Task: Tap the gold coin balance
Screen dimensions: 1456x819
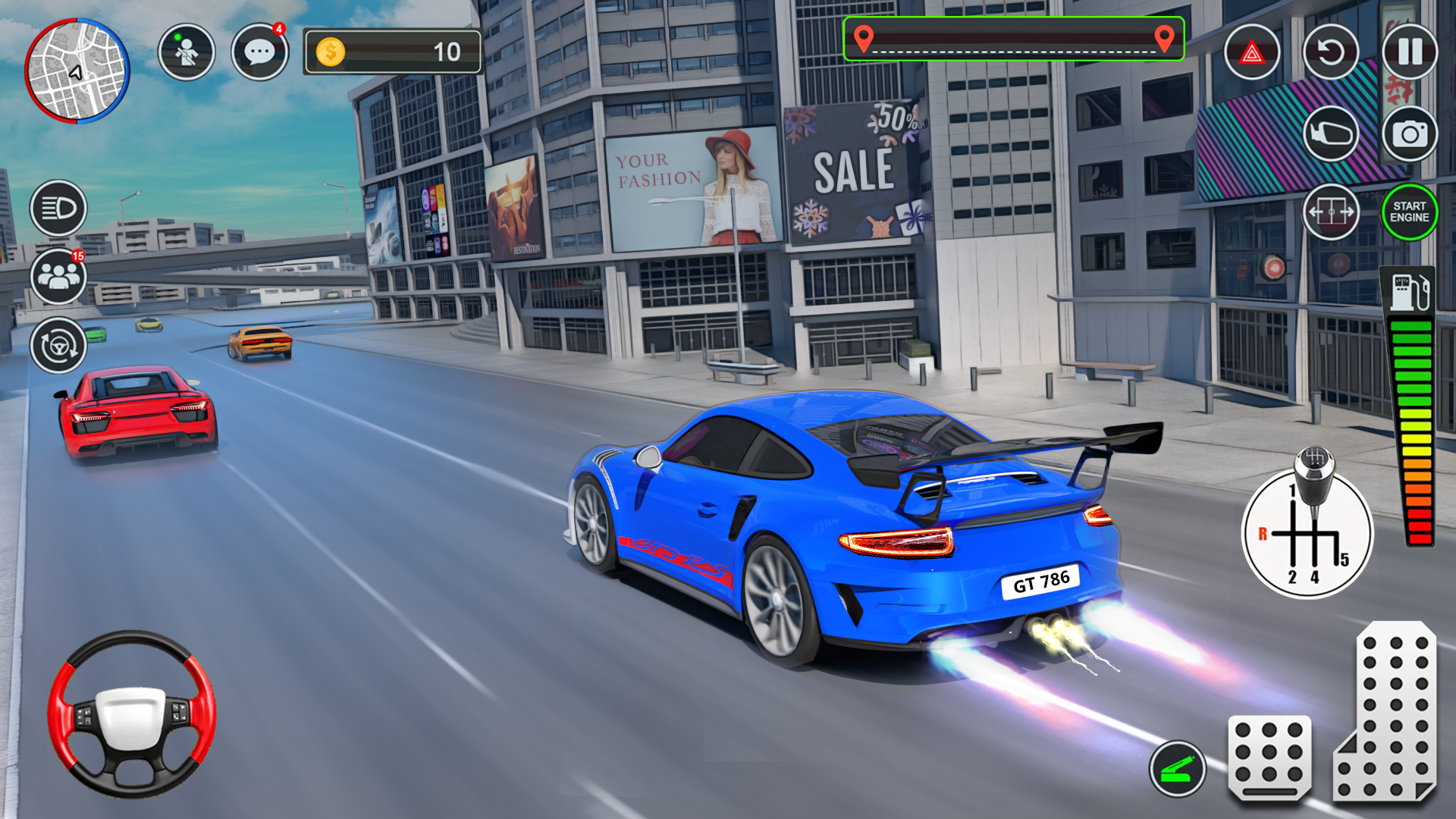Action: (x=392, y=52)
